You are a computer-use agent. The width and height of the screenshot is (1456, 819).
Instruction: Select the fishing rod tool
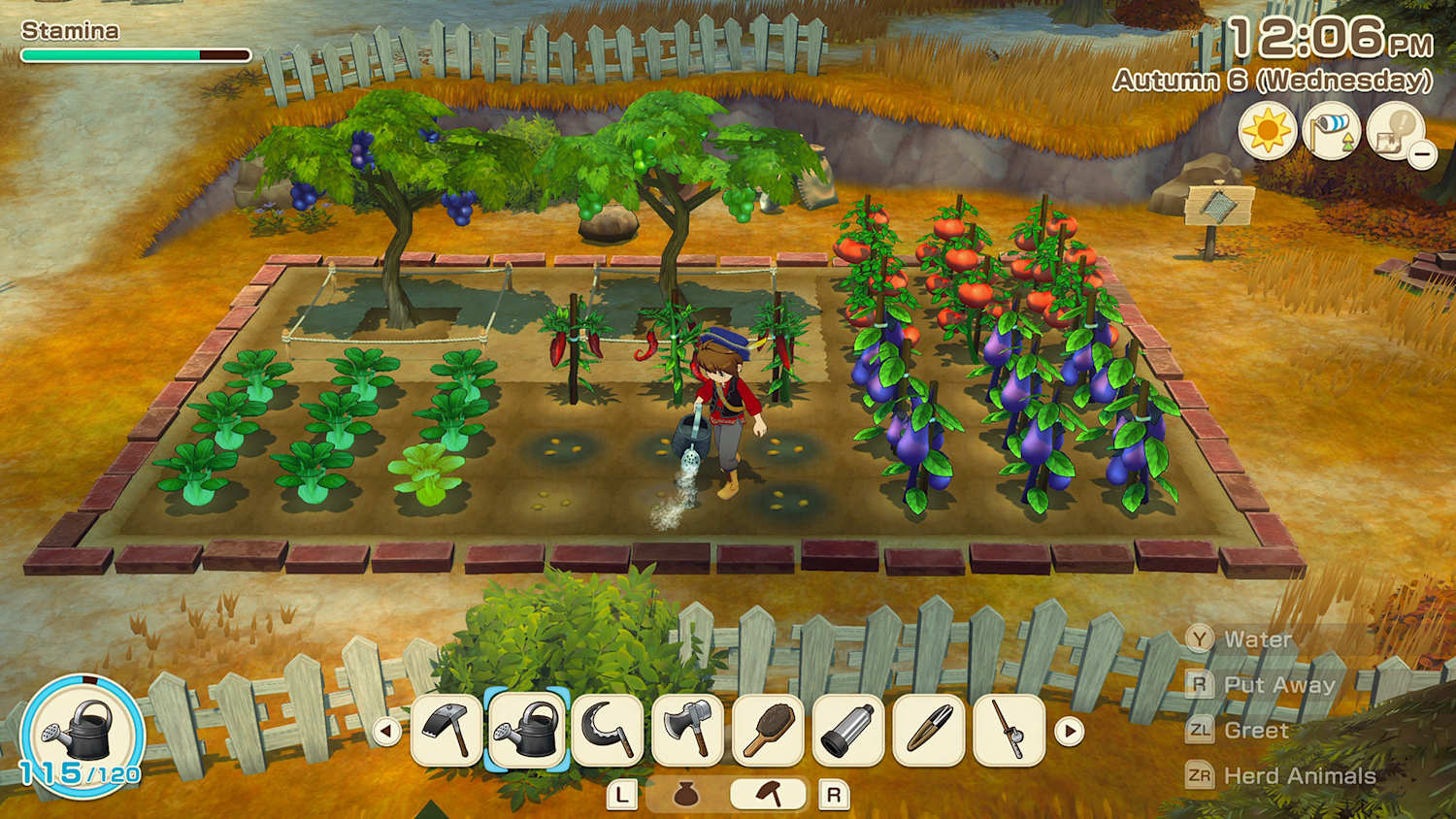(x=1009, y=733)
